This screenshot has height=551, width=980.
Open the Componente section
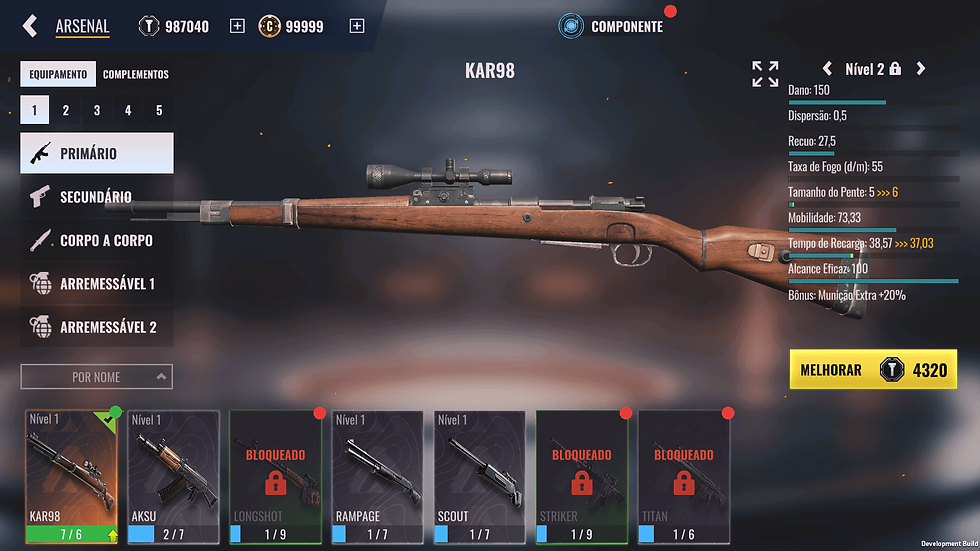(x=612, y=26)
